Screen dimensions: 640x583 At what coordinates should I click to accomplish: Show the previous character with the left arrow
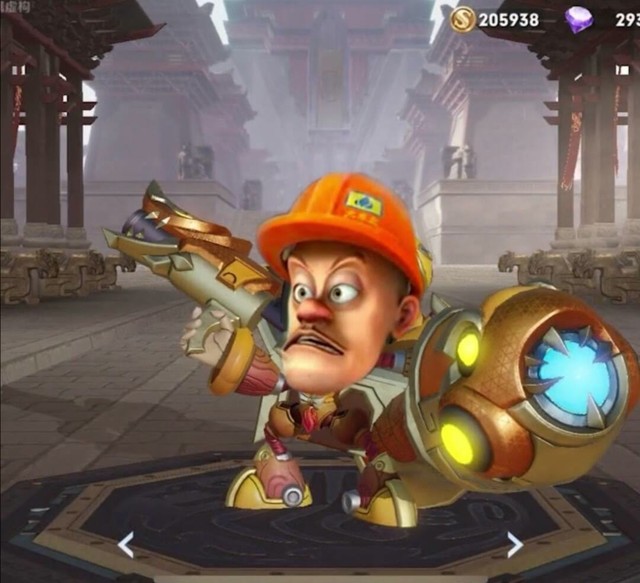click(x=126, y=545)
